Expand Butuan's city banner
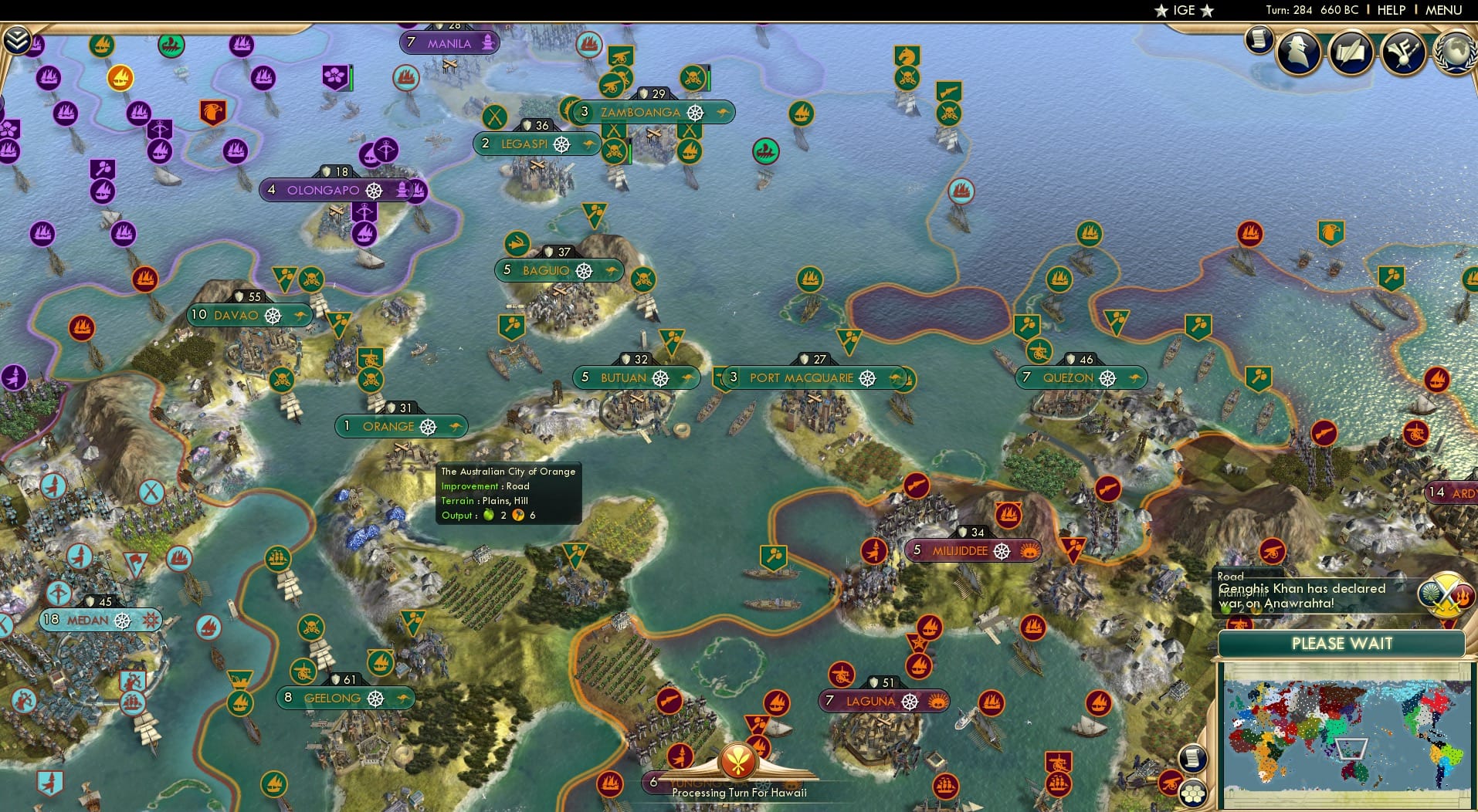Viewport: 1478px width, 812px height. click(635, 377)
